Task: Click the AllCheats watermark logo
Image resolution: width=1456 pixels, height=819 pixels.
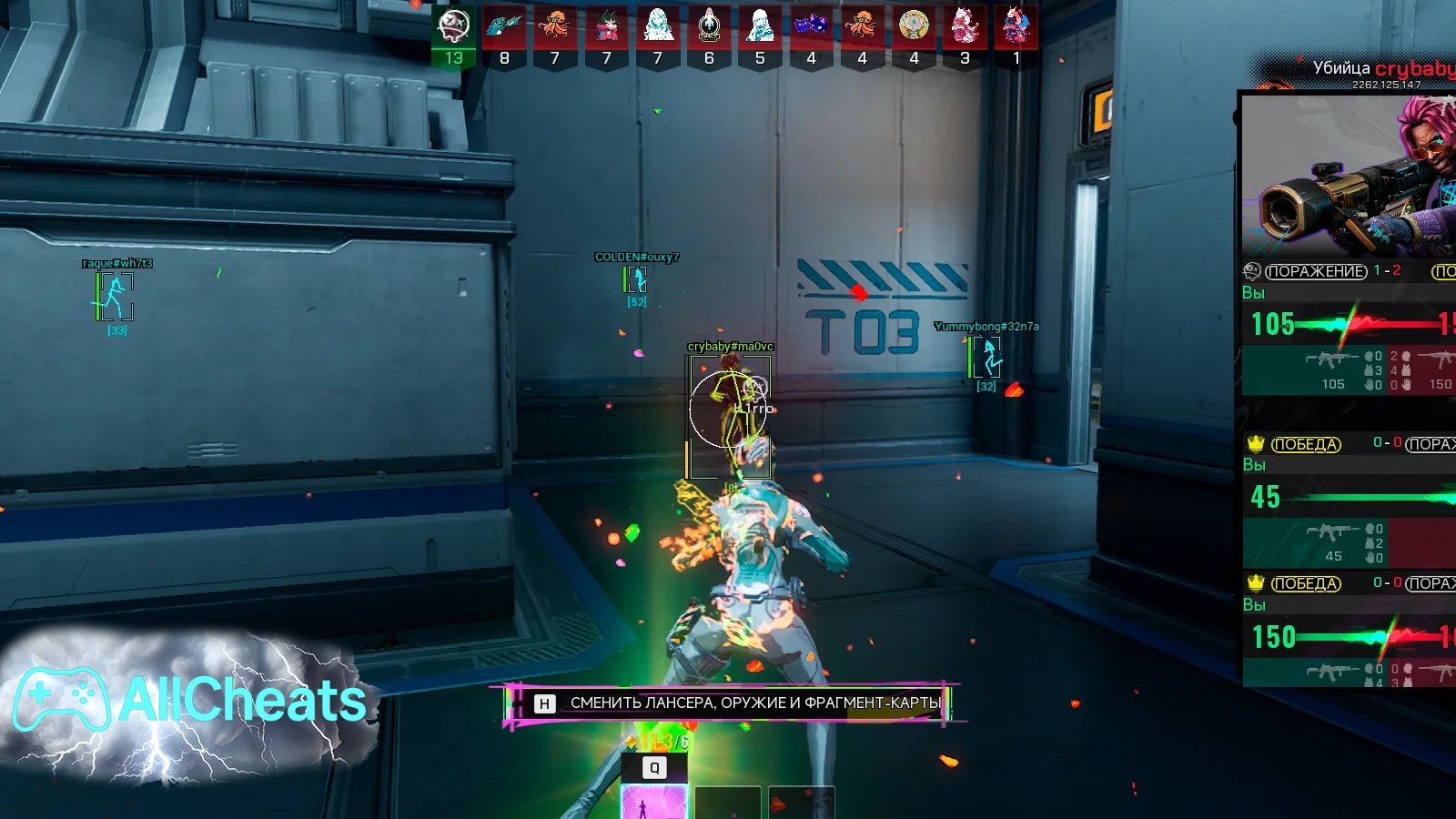Action: (191, 701)
